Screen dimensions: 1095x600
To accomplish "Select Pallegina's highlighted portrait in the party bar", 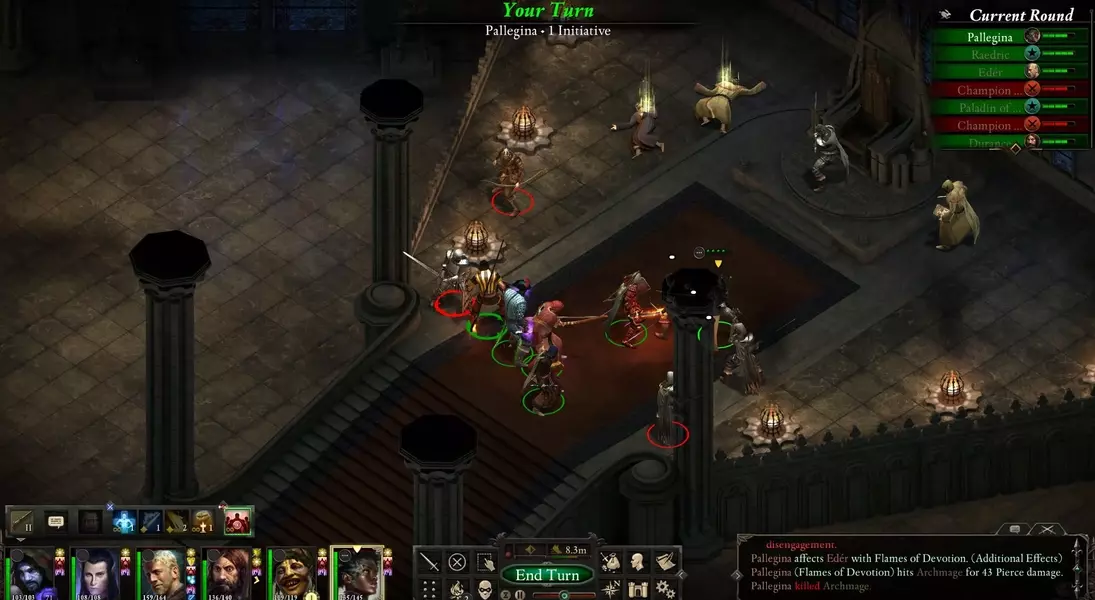I will coord(357,574).
